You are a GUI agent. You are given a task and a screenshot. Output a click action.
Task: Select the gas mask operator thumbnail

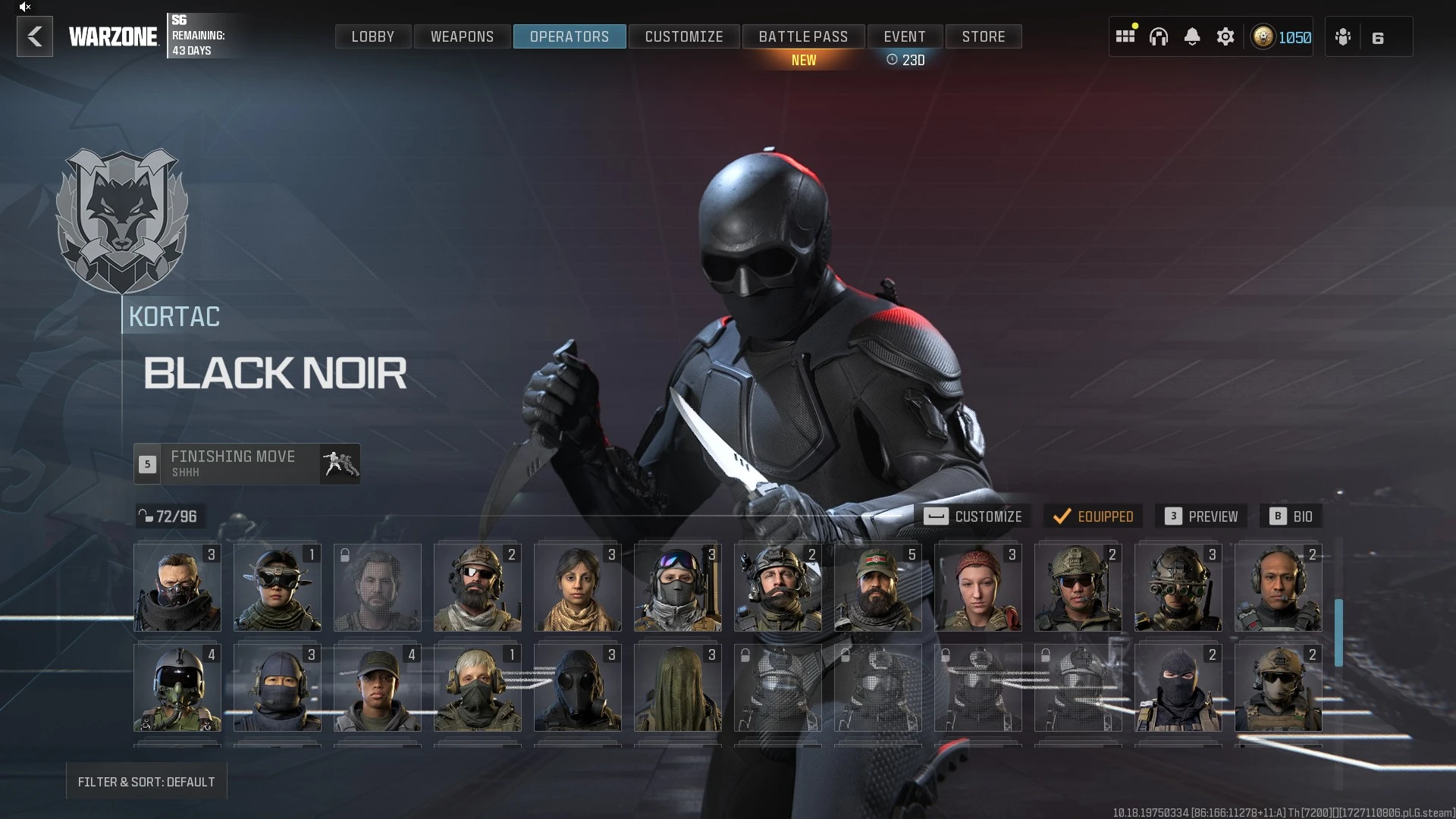(x=577, y=688)
